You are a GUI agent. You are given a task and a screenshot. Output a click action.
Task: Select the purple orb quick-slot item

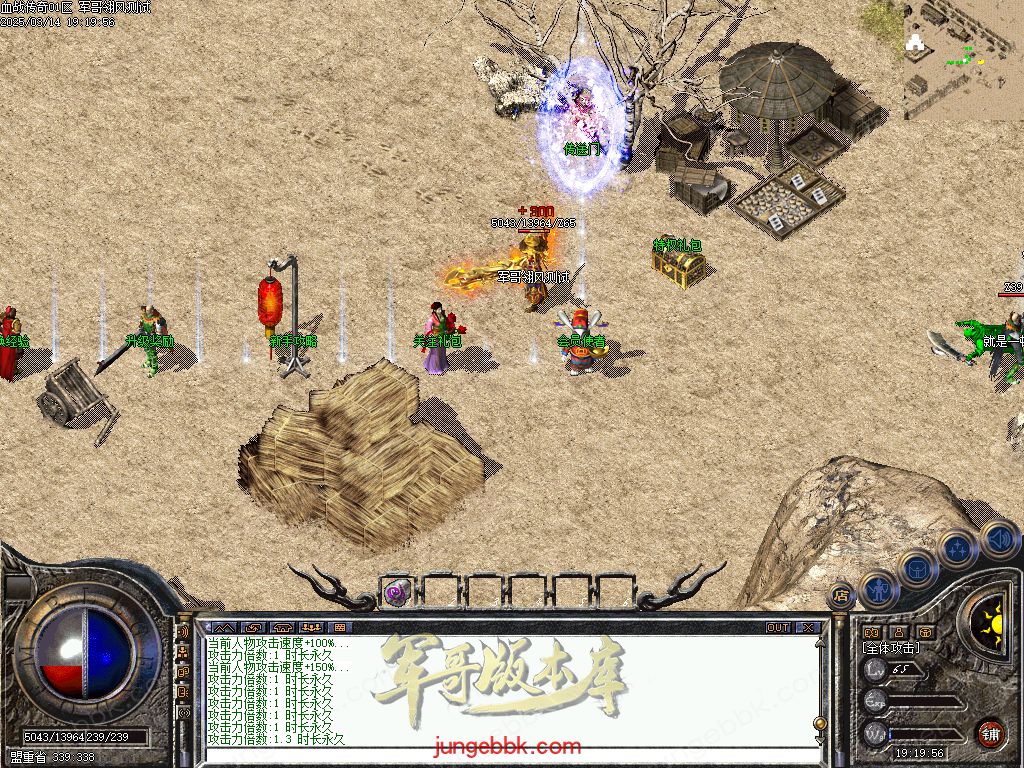(396, 593)
